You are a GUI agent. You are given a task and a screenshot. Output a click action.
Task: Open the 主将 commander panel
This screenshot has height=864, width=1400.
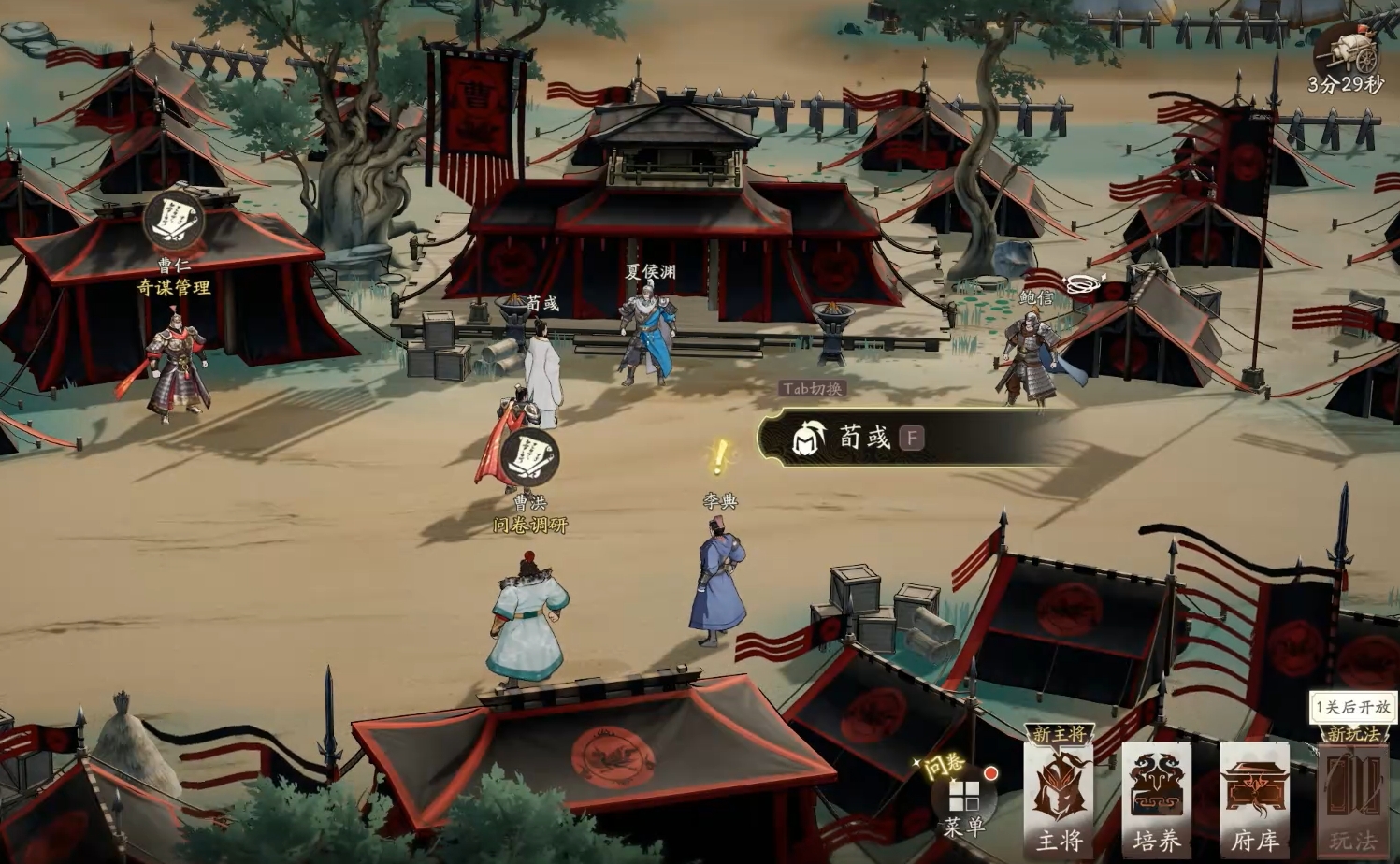pyautogui.click(x=1060, y=797)
